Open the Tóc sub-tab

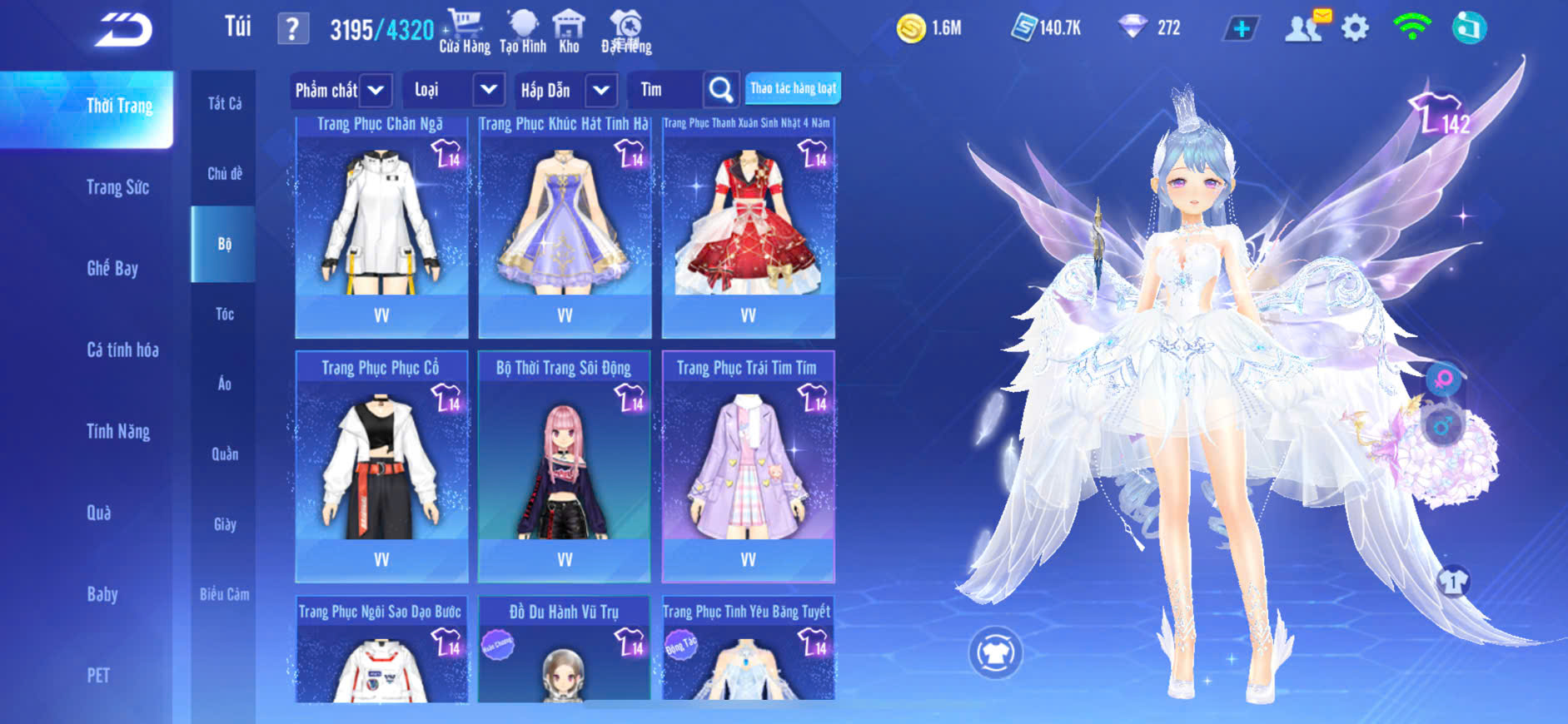click(x=224, y=314)
